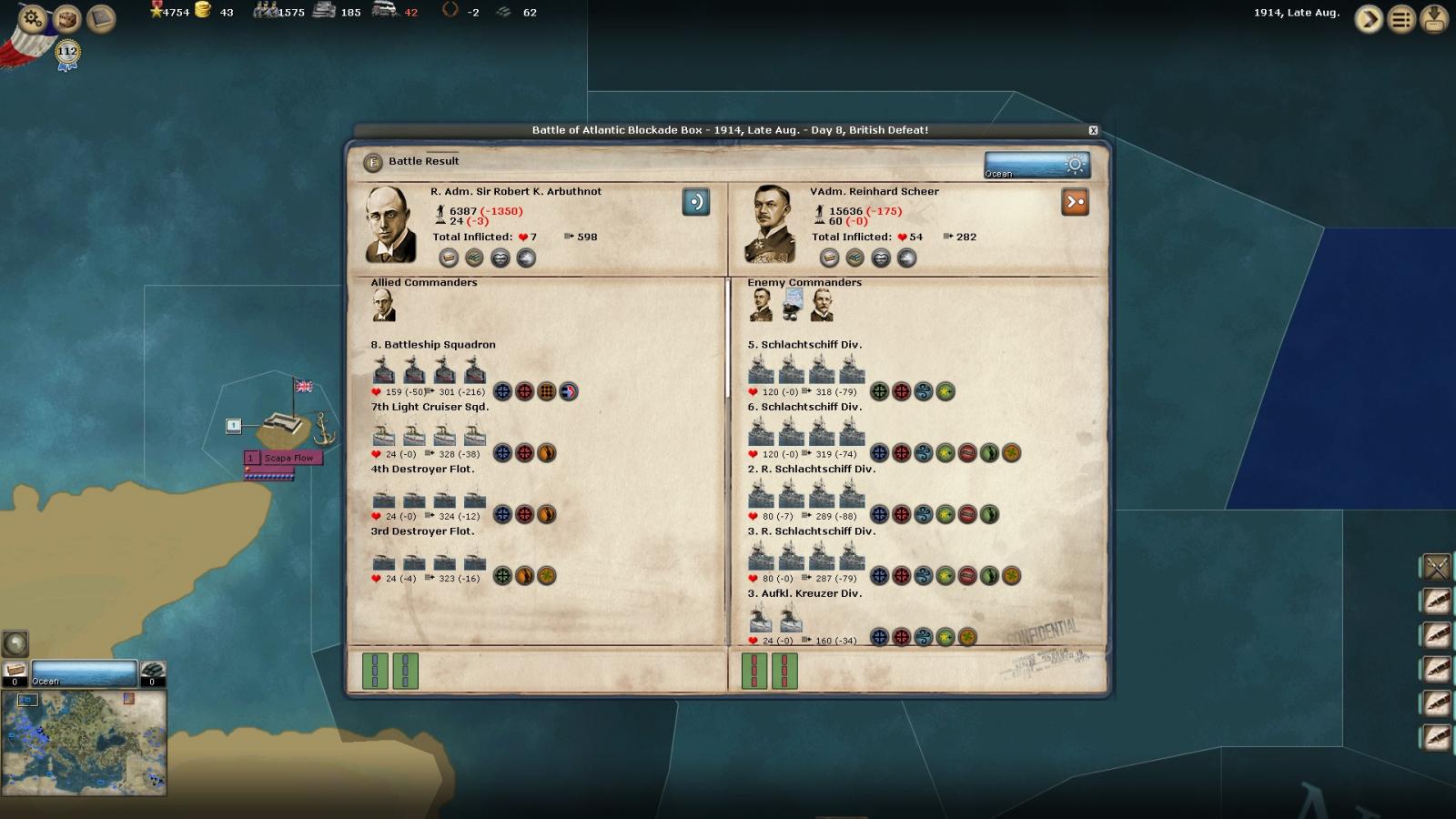Screen dimensions: 1456x819
Task: Advance to the next turn with the arrow button
Action: point(1368,19)
